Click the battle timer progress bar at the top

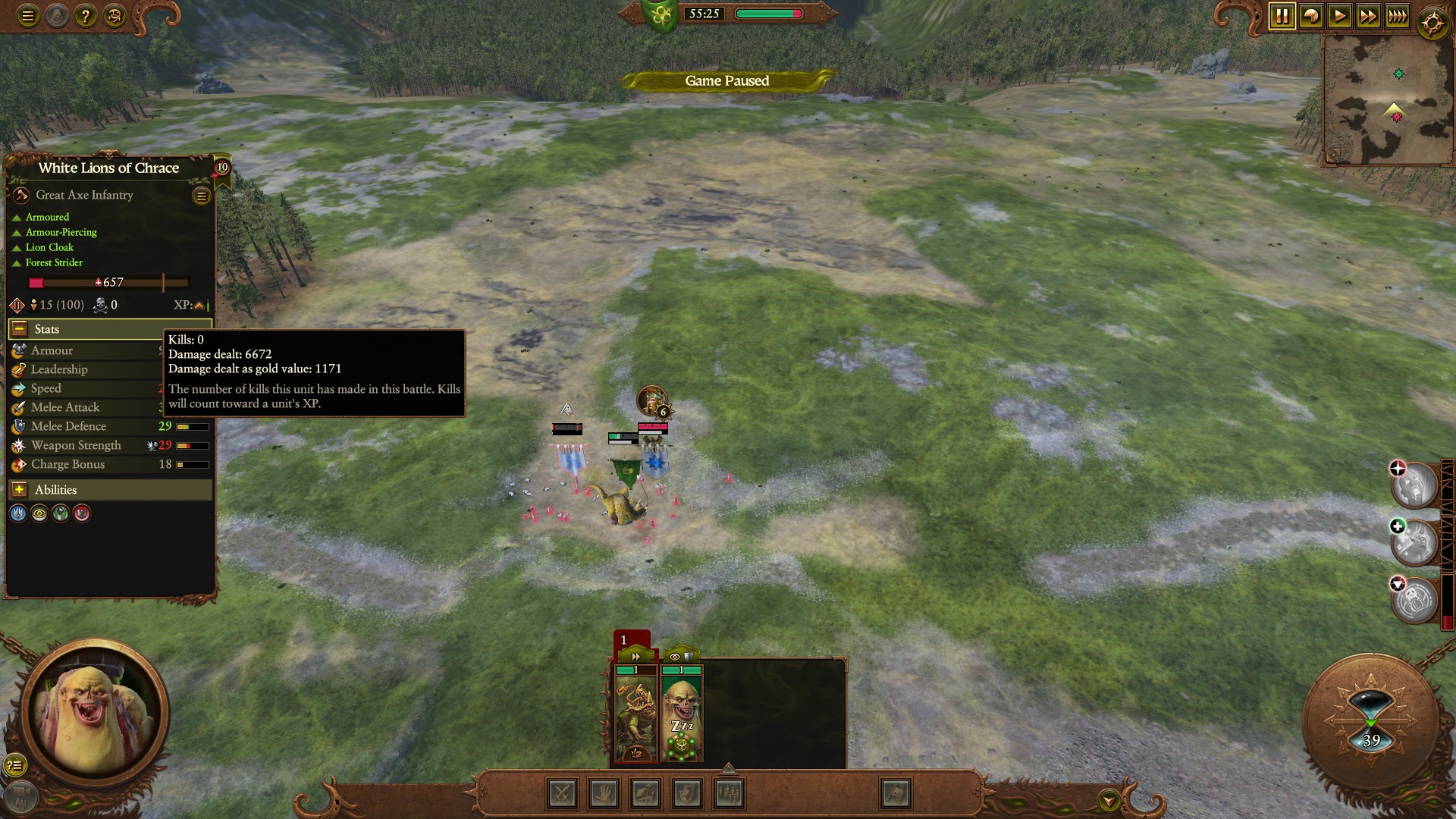coord(768,13)
